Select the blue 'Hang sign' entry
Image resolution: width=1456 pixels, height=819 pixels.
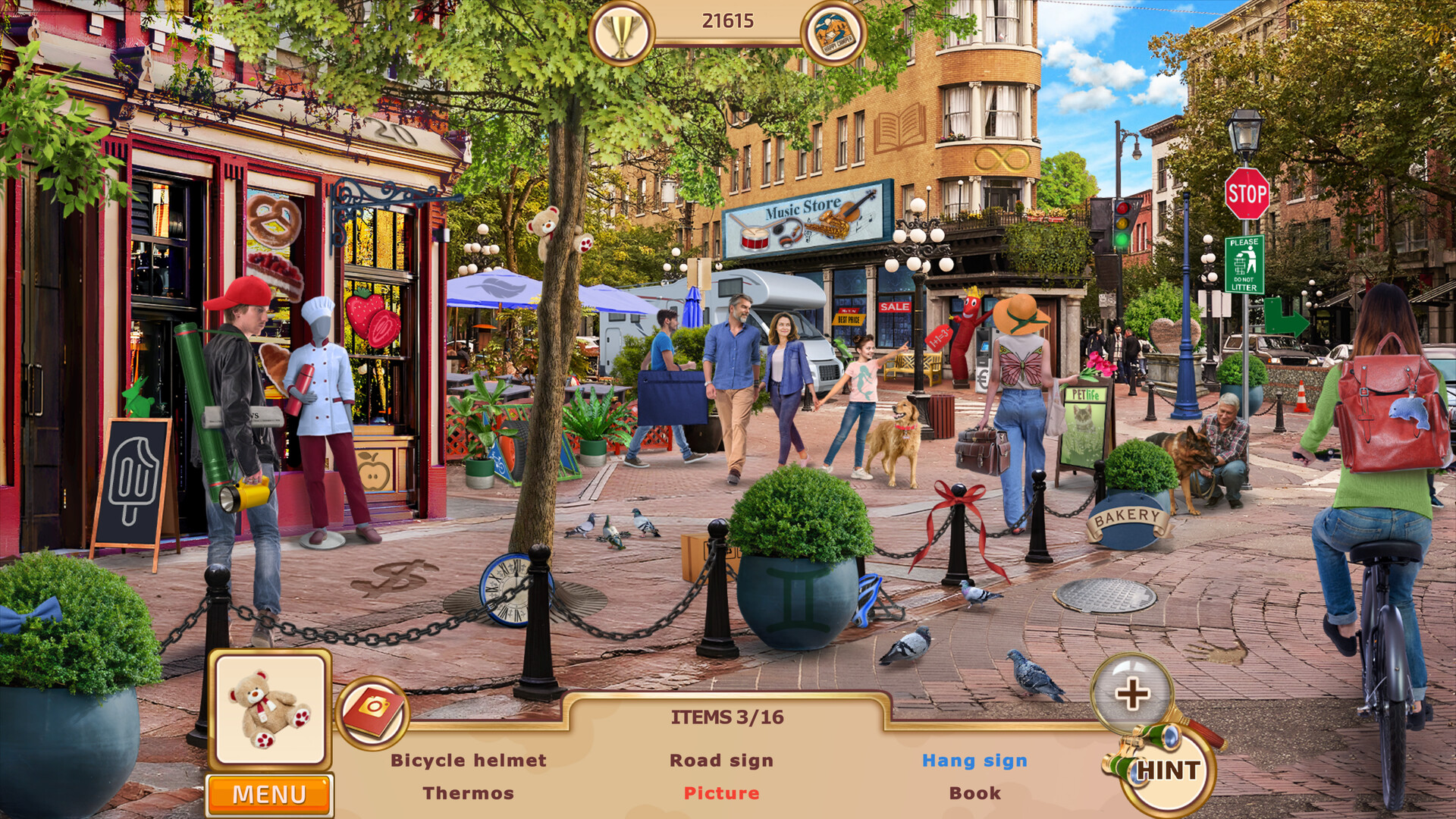point(974,760)
